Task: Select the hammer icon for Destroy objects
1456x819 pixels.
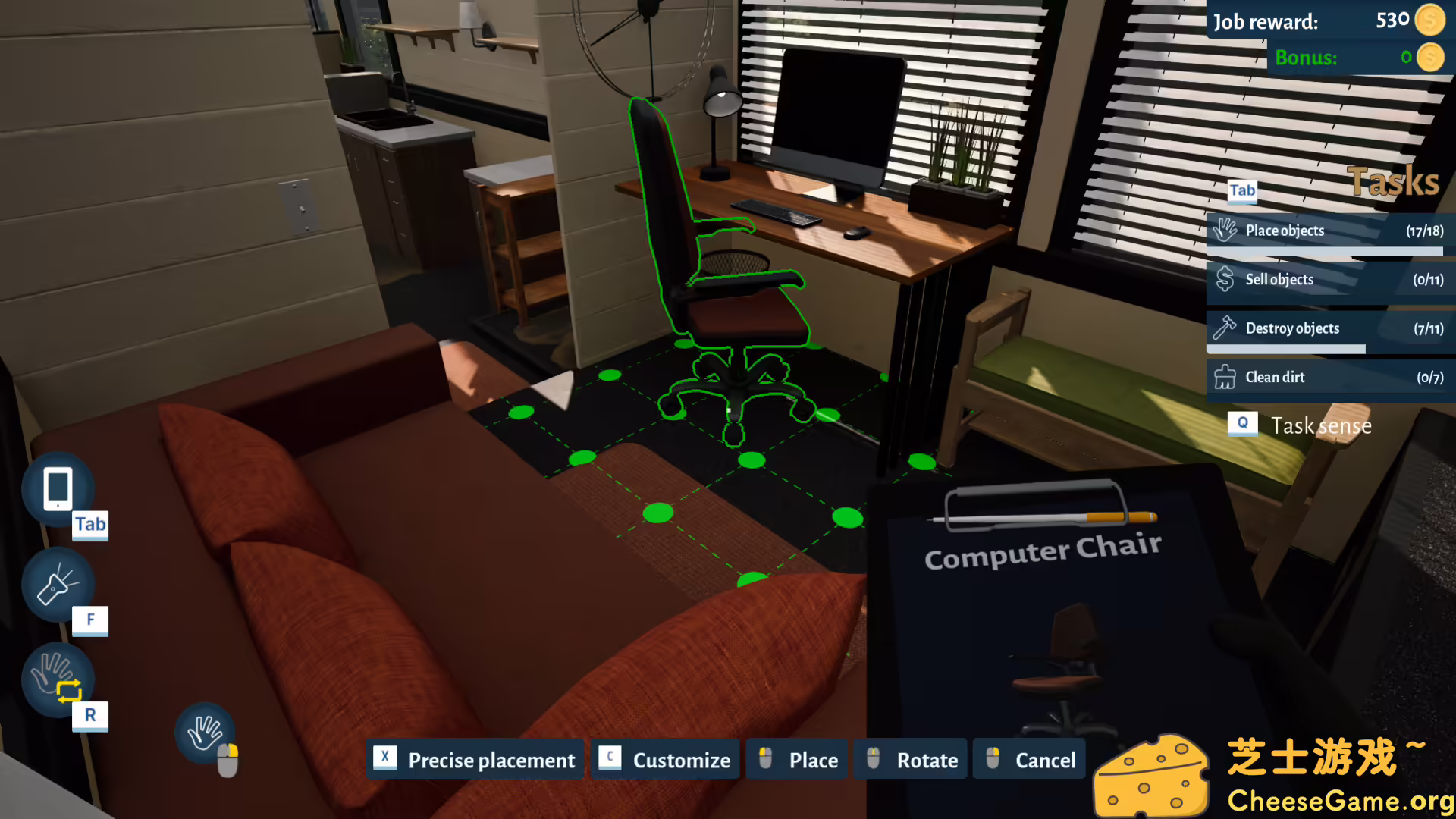Action: [1225, 328]
